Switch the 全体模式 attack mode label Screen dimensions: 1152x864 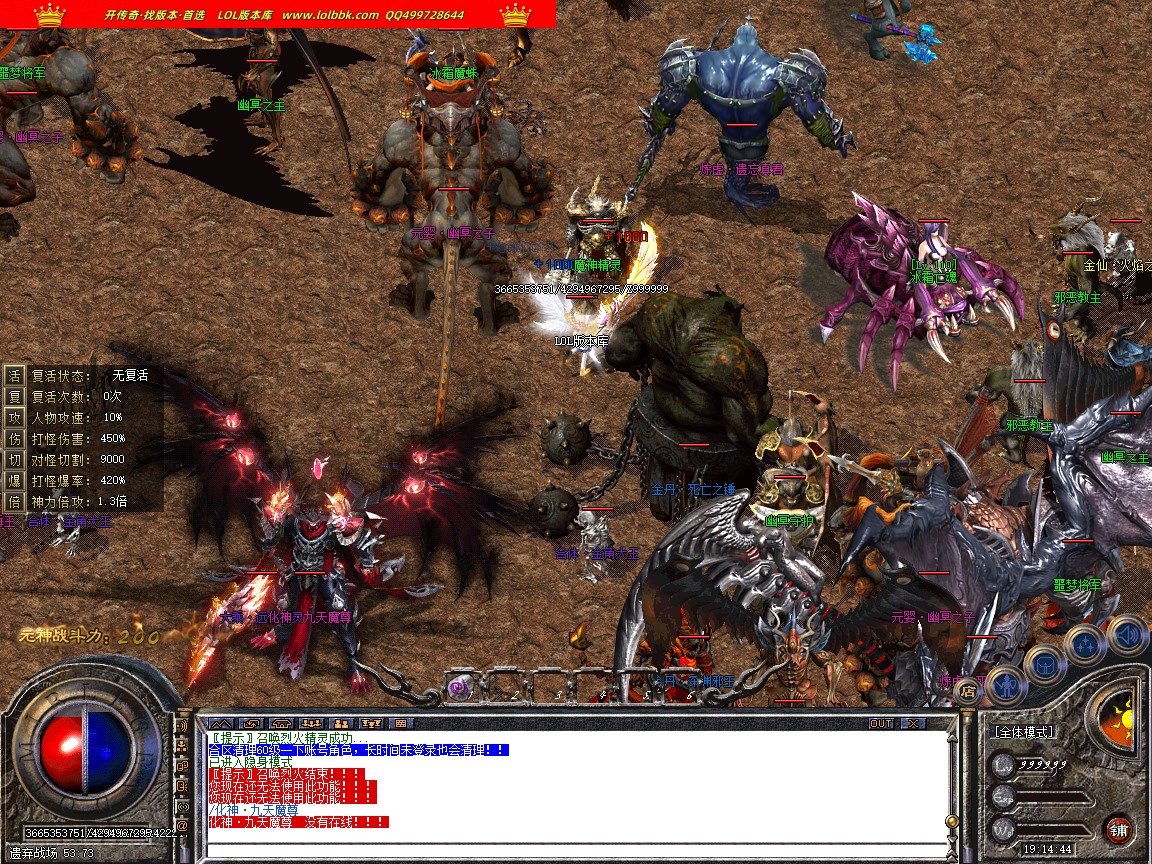pos(1025,732)
